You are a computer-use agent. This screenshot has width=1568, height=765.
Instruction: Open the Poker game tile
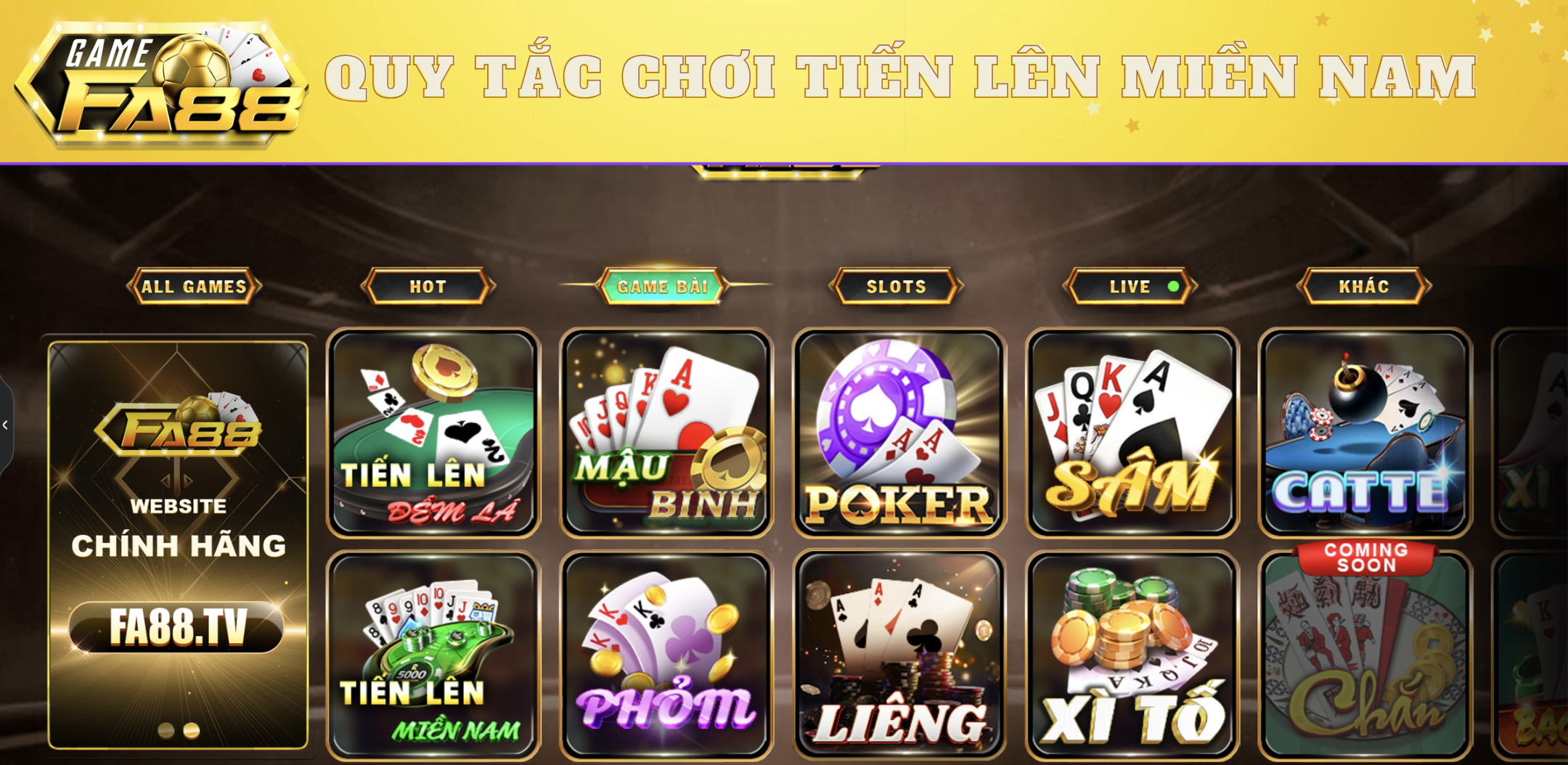(x=900, y=432)
